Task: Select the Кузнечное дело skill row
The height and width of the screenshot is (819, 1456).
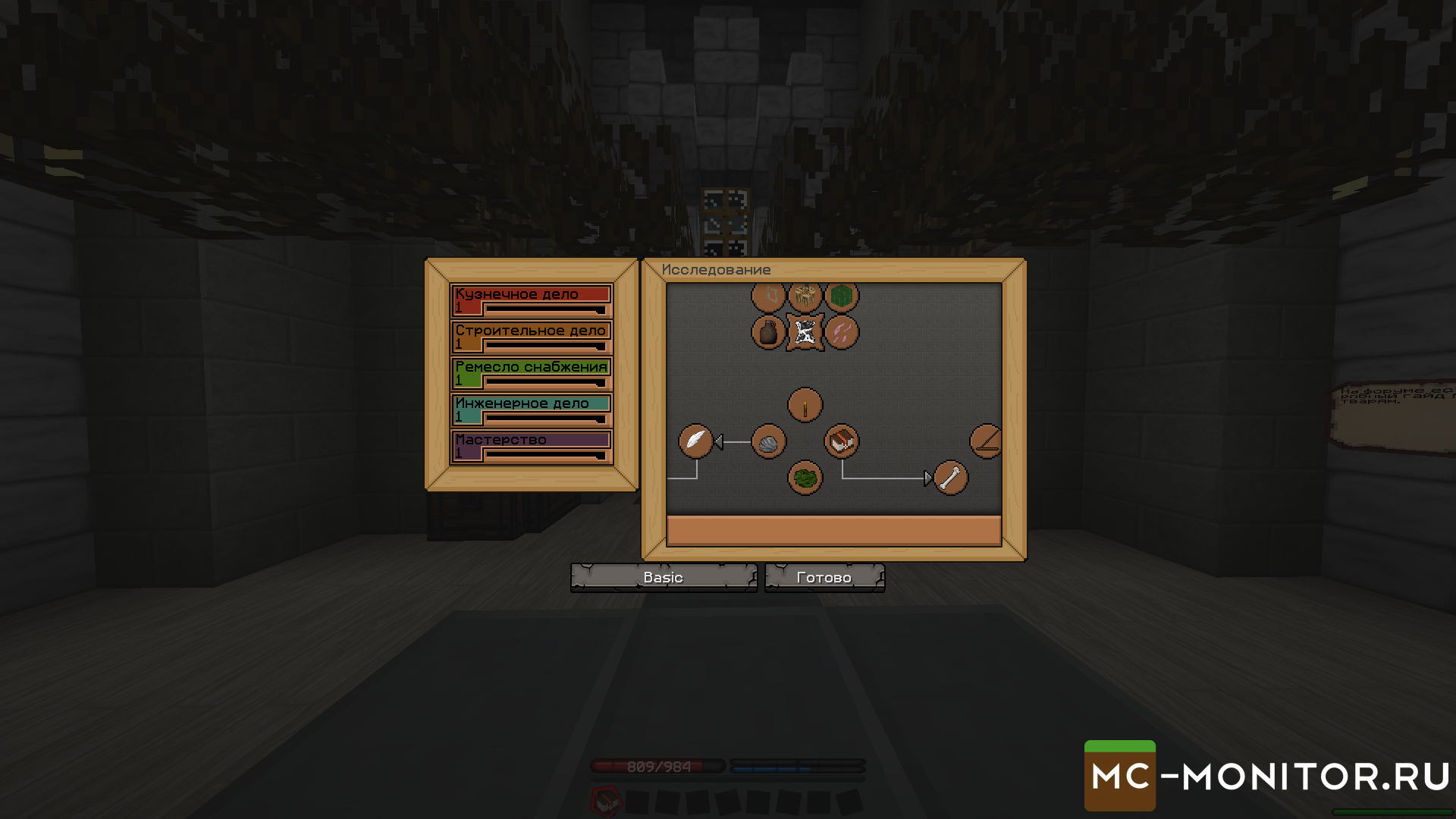Action: pyautogui.click(x=531, y=300)
